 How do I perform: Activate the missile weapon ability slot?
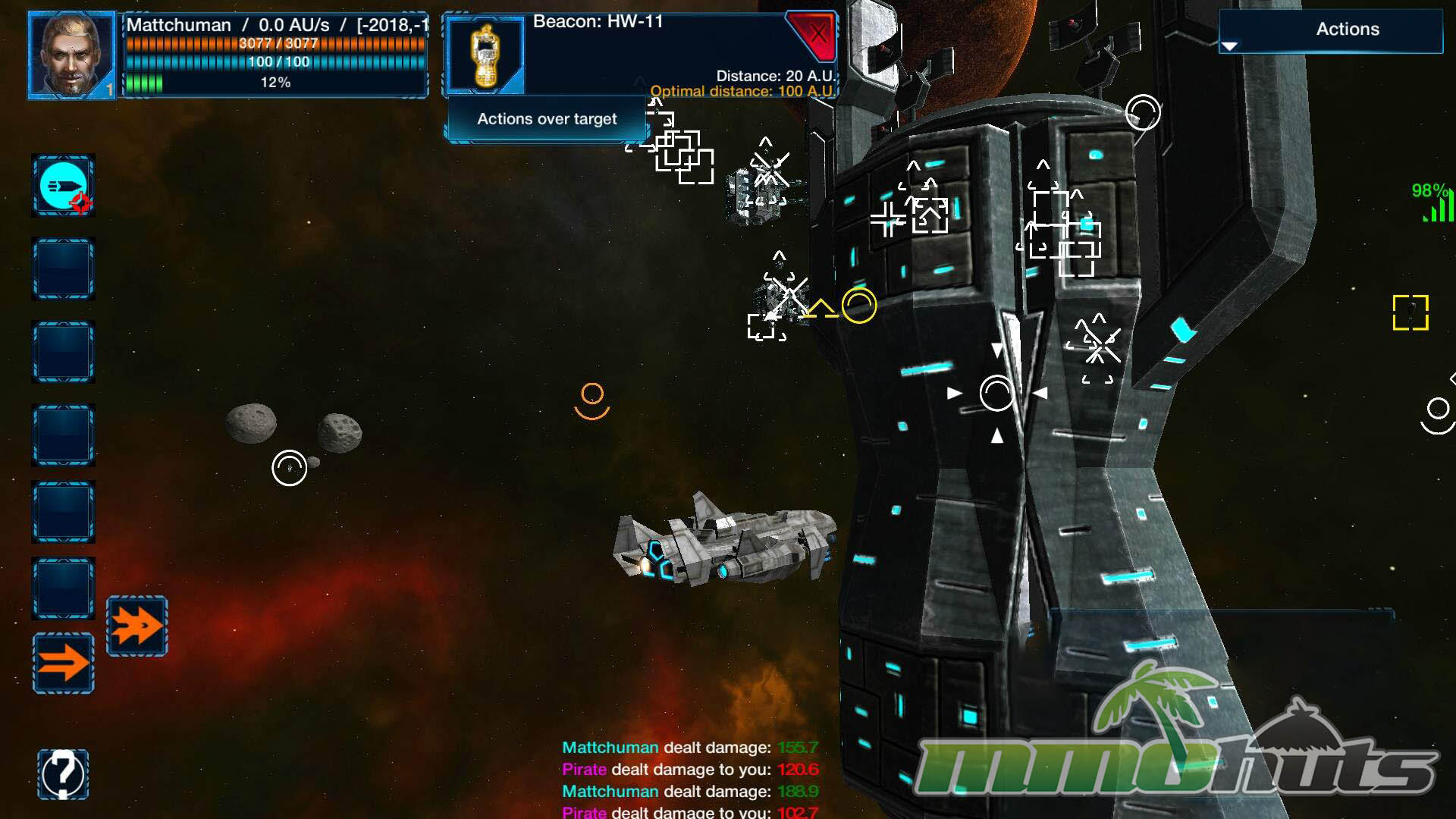tap(63, 186)
